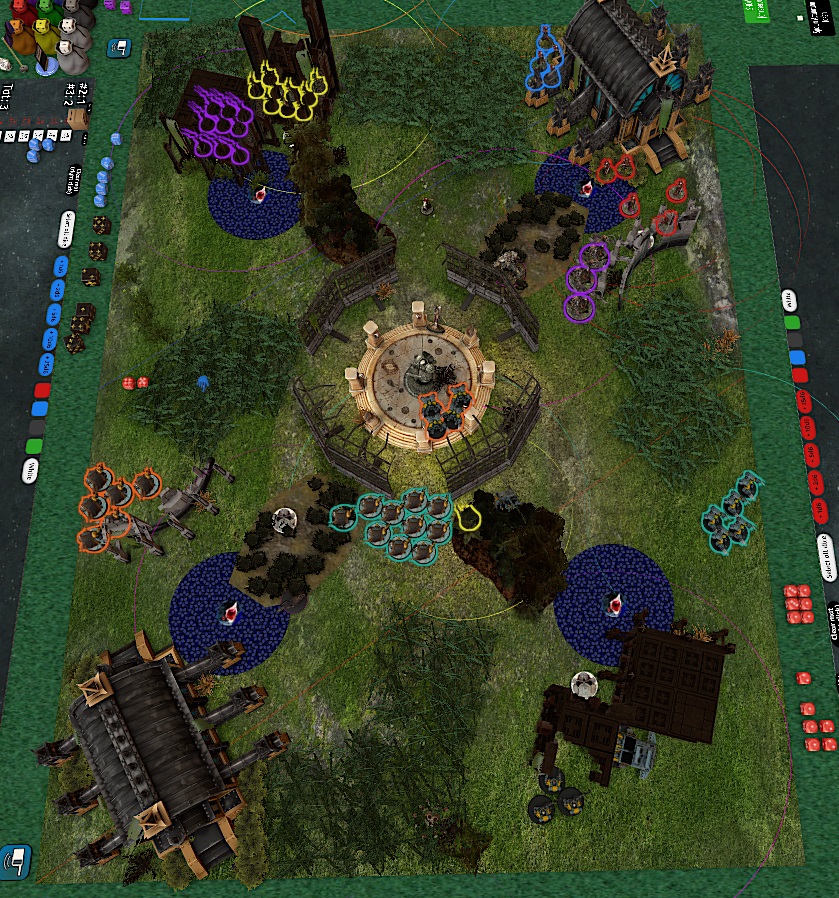Add one die with the blue +1d6 button
The width and height of the screenshot is (839, 898).
[x=59, y=266]
